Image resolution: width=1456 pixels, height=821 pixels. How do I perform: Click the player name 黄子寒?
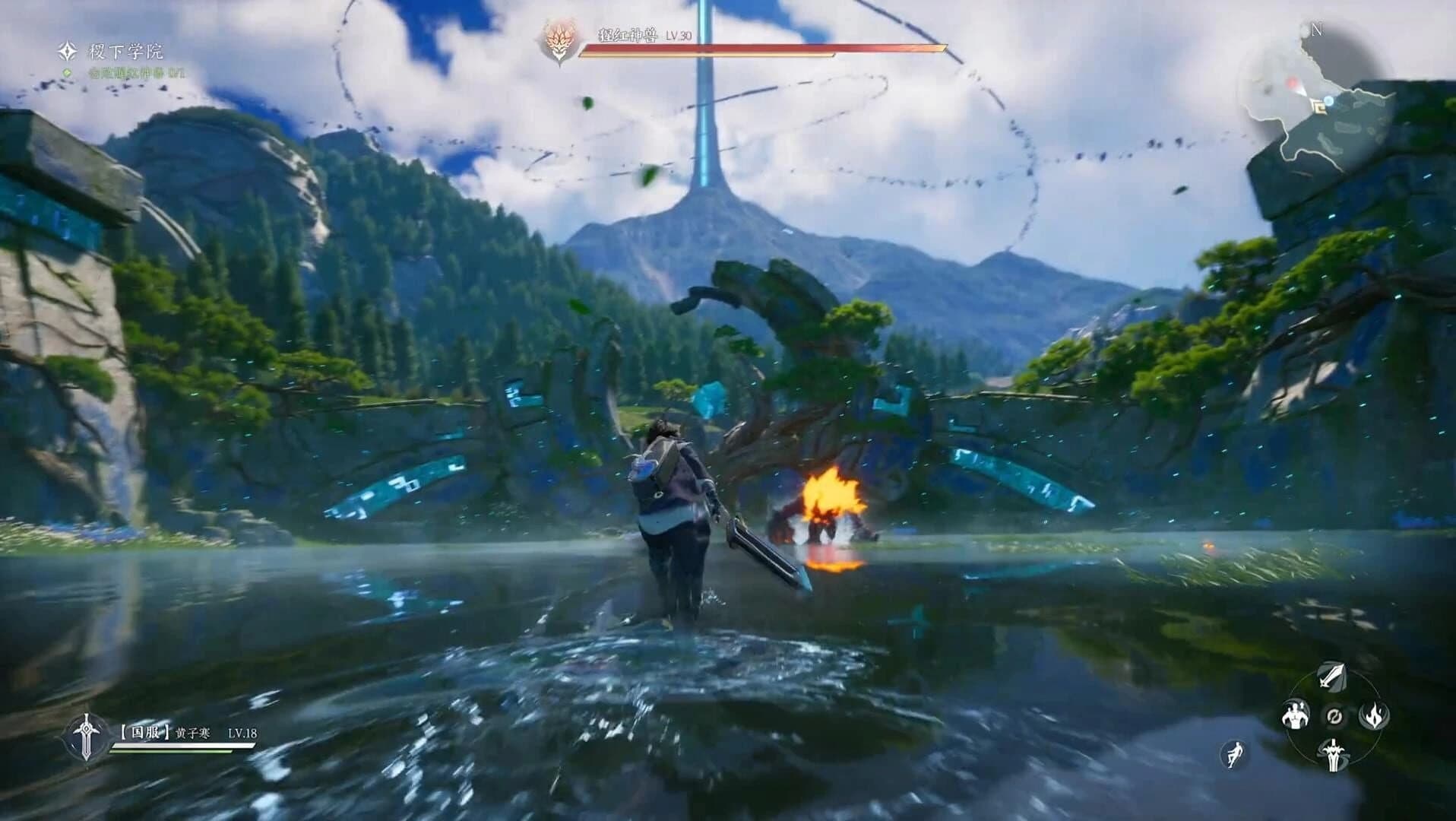coord(192,731)
